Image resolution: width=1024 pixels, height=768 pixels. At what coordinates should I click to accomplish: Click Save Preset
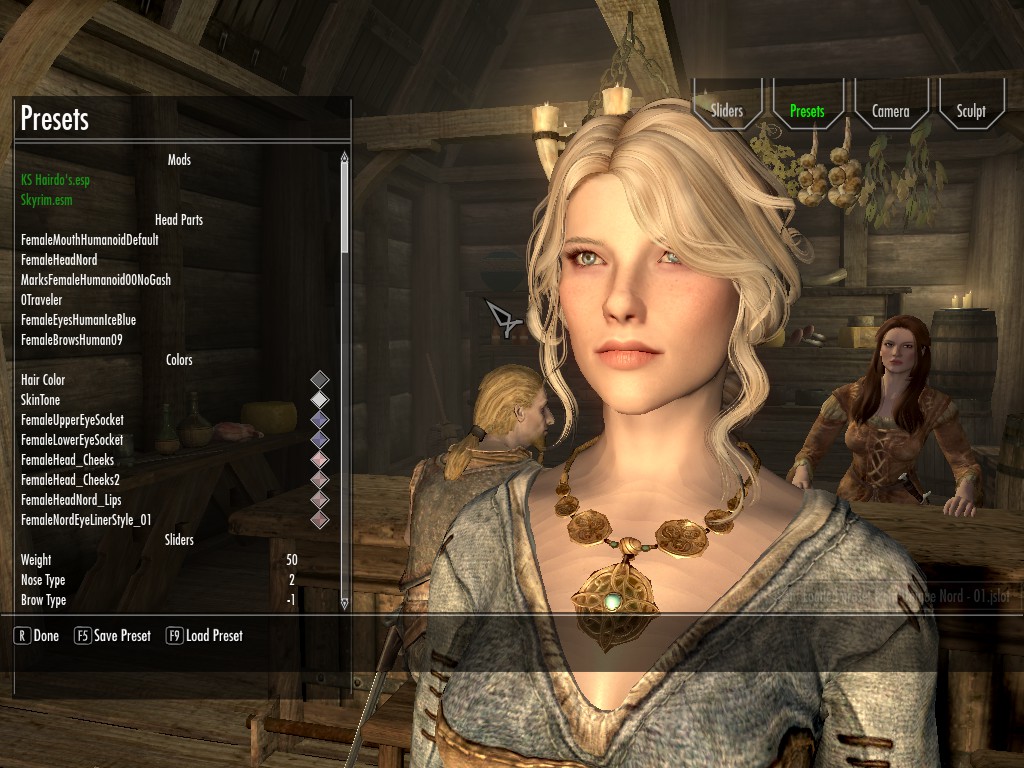tap(113, 636)
